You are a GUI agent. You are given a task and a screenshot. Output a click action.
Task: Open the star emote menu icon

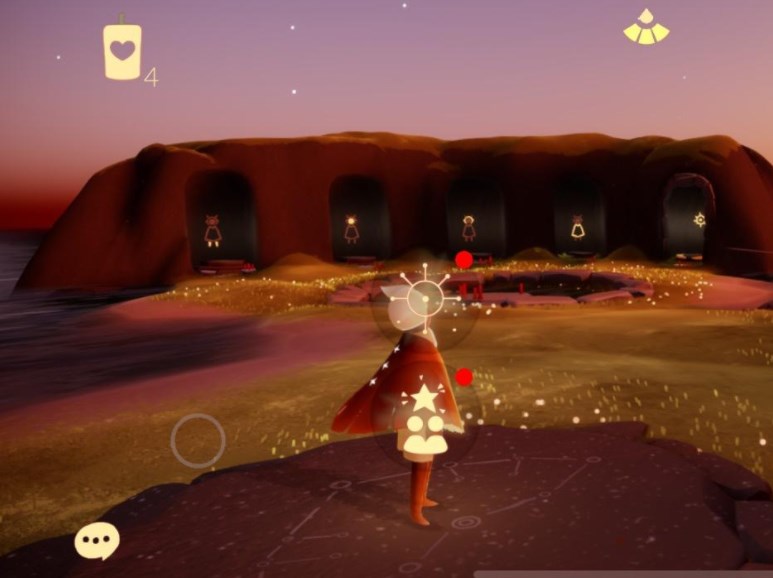pos(424,399)
